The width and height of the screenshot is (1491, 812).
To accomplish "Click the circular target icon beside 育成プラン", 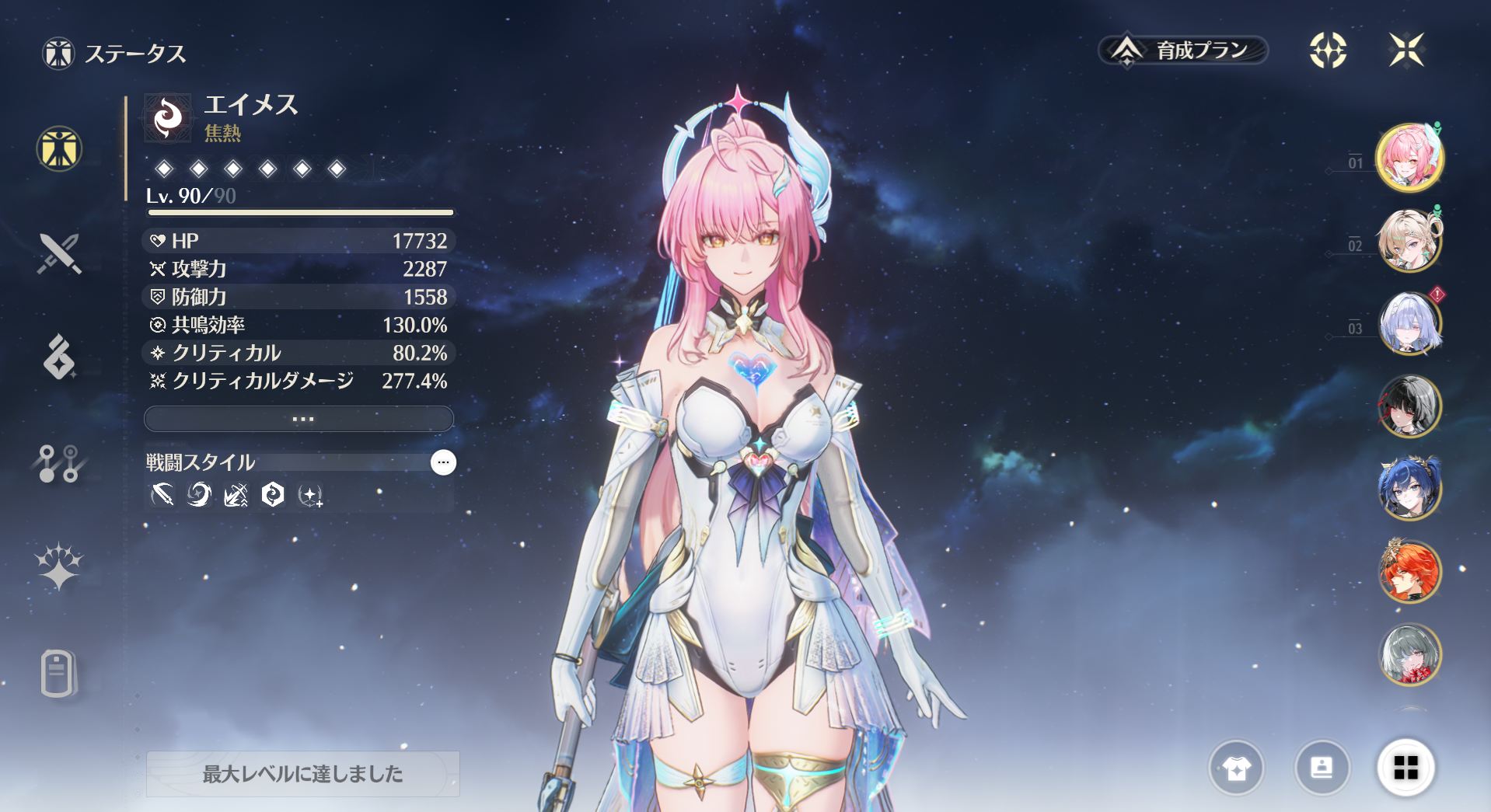I will [x=1328, y=51].
